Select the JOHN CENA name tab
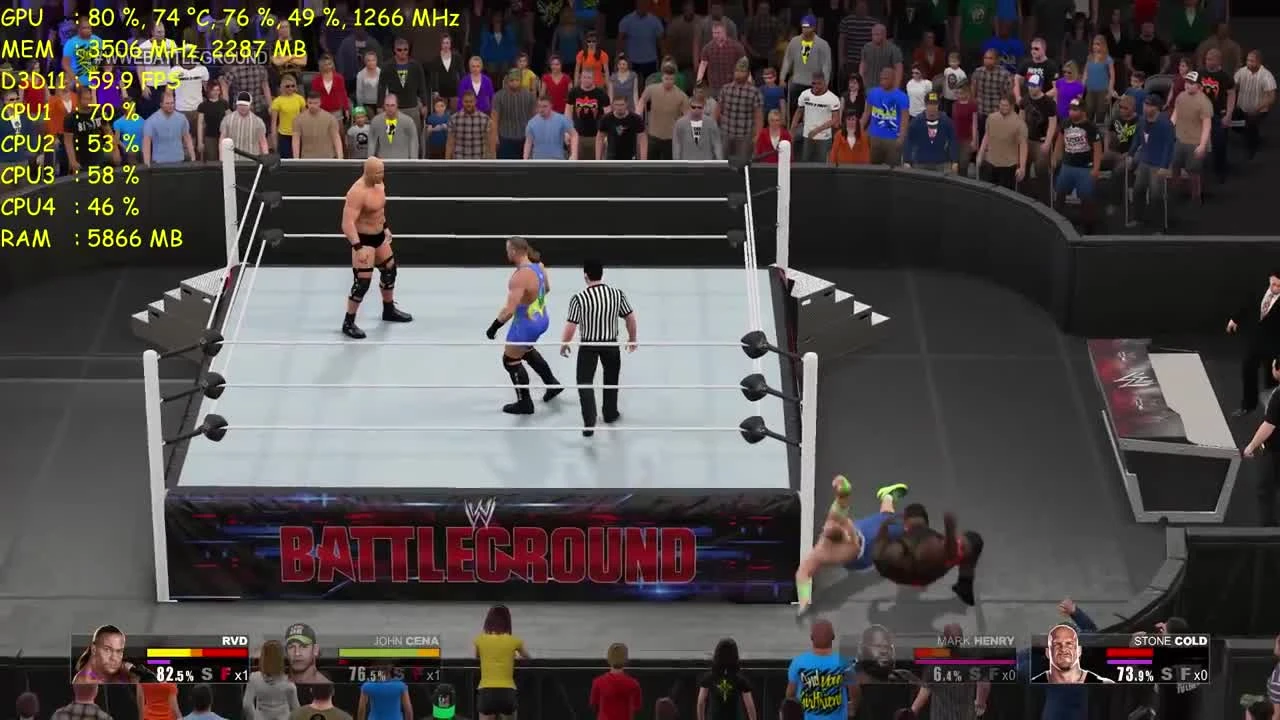1280x720 pixels. point(405,640)
